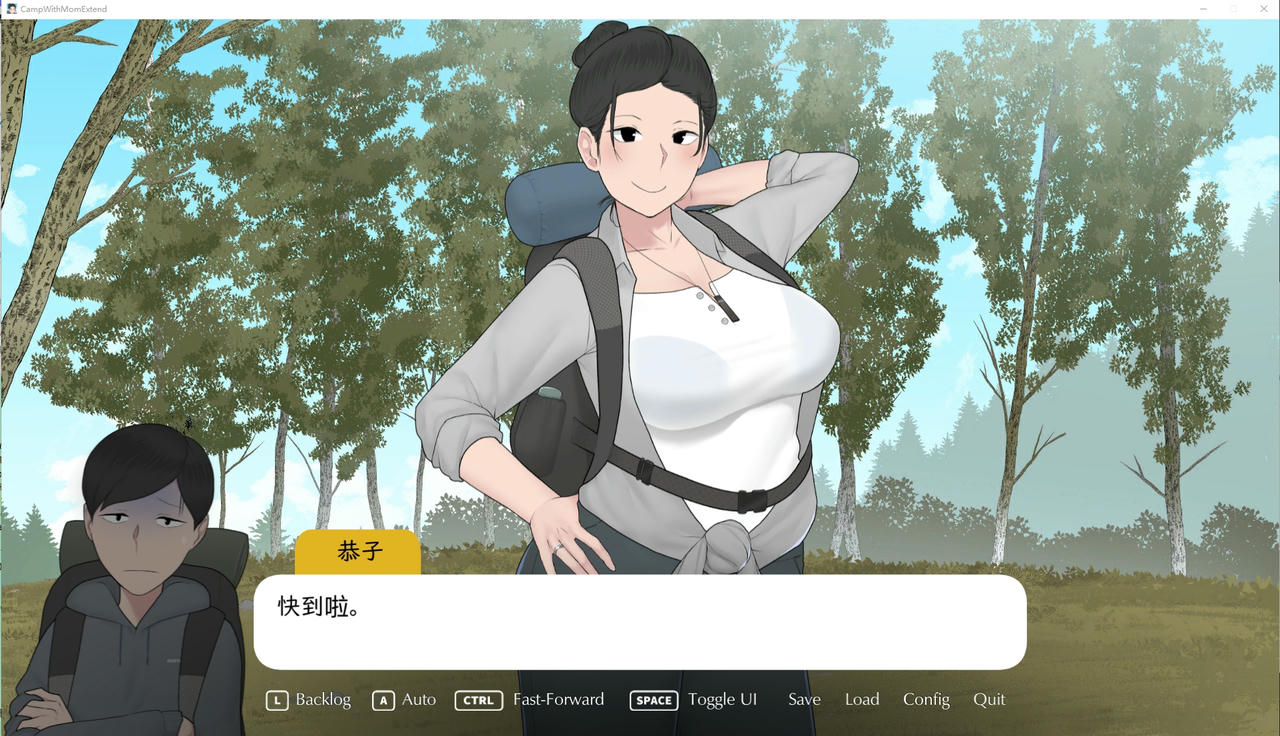The height and width of the screenshot is (736, 1280).
Task: Hide the interface with Toggle UI
Action: [x=723, y=699]
